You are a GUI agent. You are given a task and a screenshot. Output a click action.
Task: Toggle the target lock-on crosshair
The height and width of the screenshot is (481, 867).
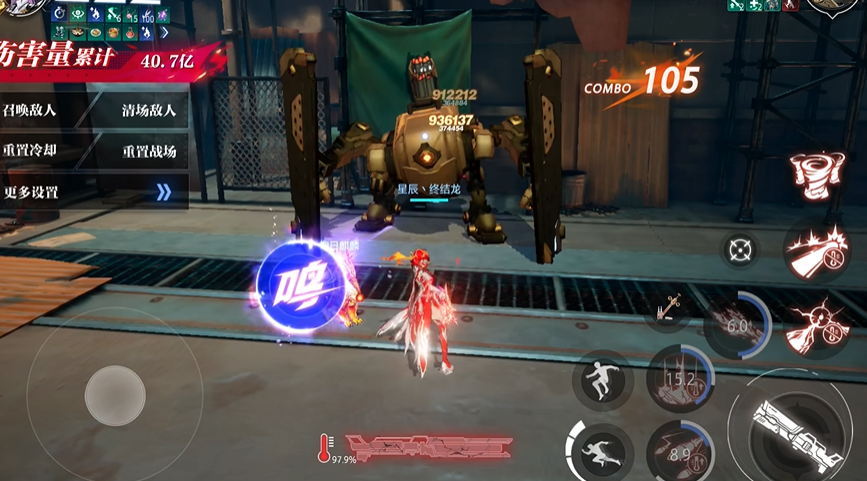740,248
